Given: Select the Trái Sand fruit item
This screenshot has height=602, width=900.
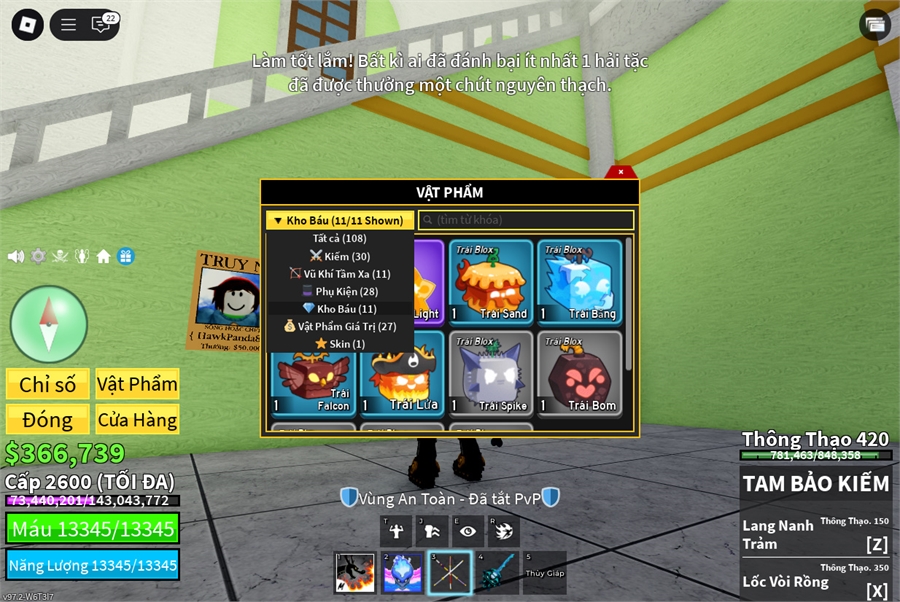Looking at the screenshot, I should click(490, 283).
